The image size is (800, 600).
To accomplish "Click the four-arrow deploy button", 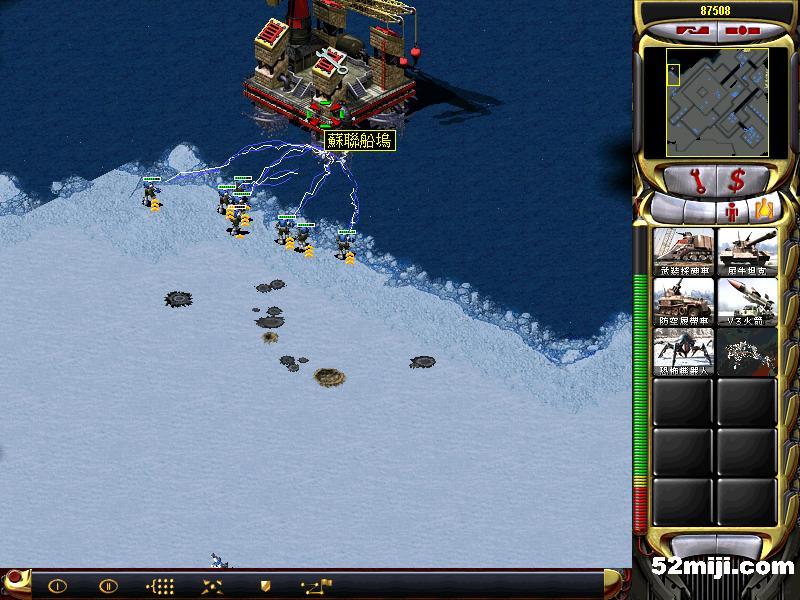I will pyautogui.click(x=212, y=586).
